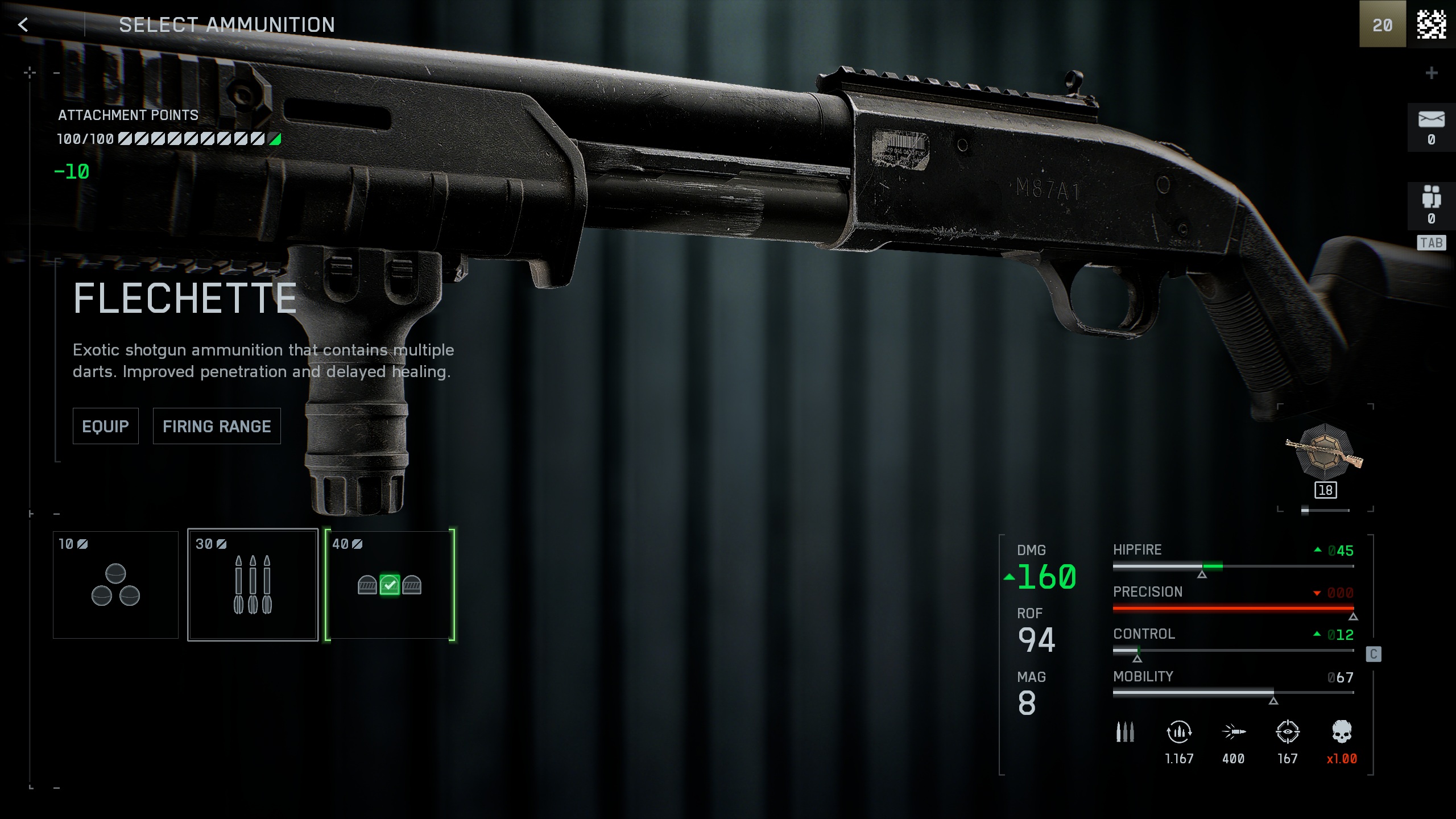The image size is (1456, 819).
Task: View the weapon mastery badge
Action: click(1325, 452)
